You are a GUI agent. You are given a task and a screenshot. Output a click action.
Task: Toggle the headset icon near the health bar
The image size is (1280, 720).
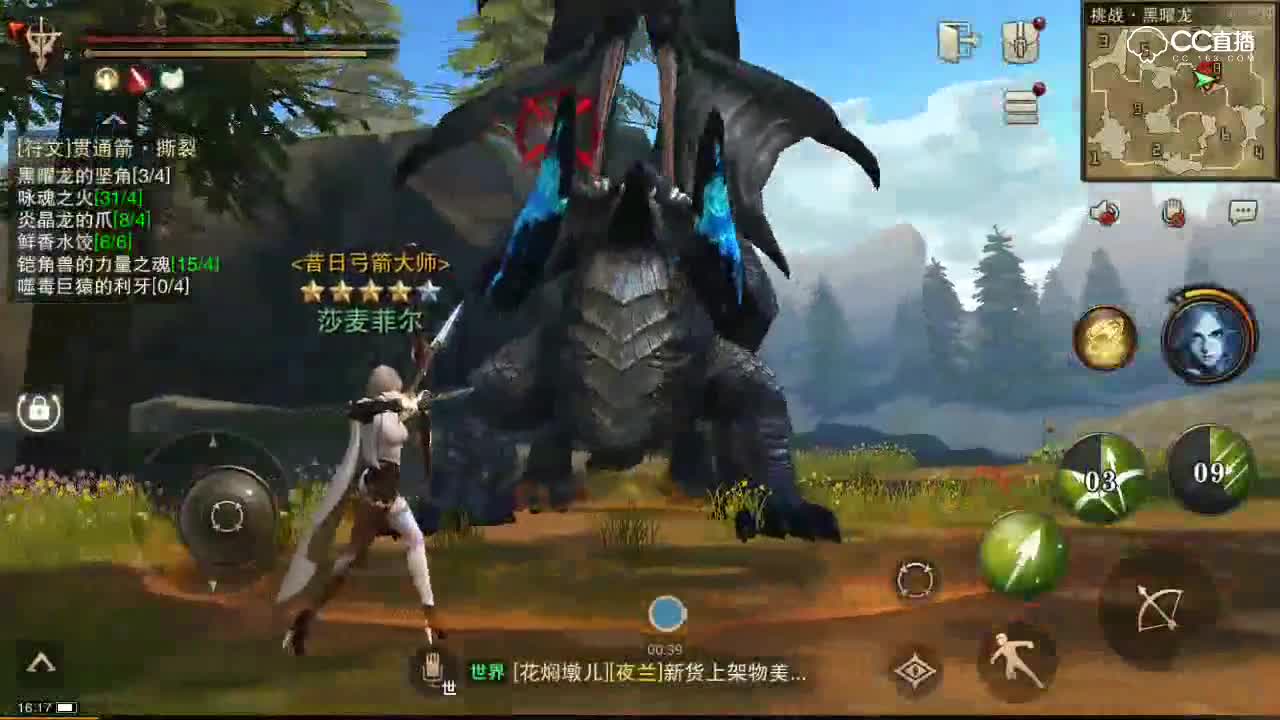coord(105,77)
